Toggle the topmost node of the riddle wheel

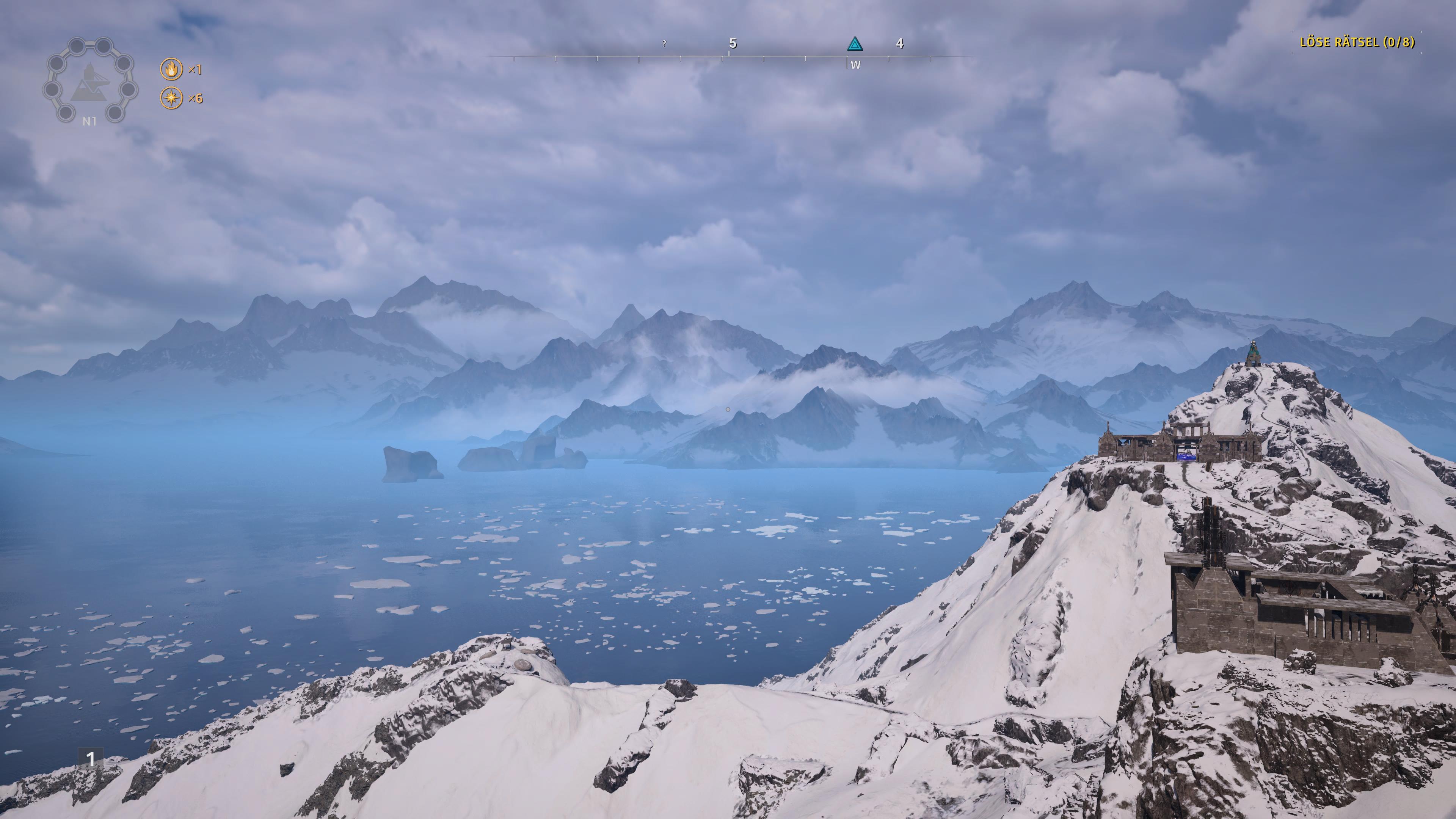tap(77, 46)
